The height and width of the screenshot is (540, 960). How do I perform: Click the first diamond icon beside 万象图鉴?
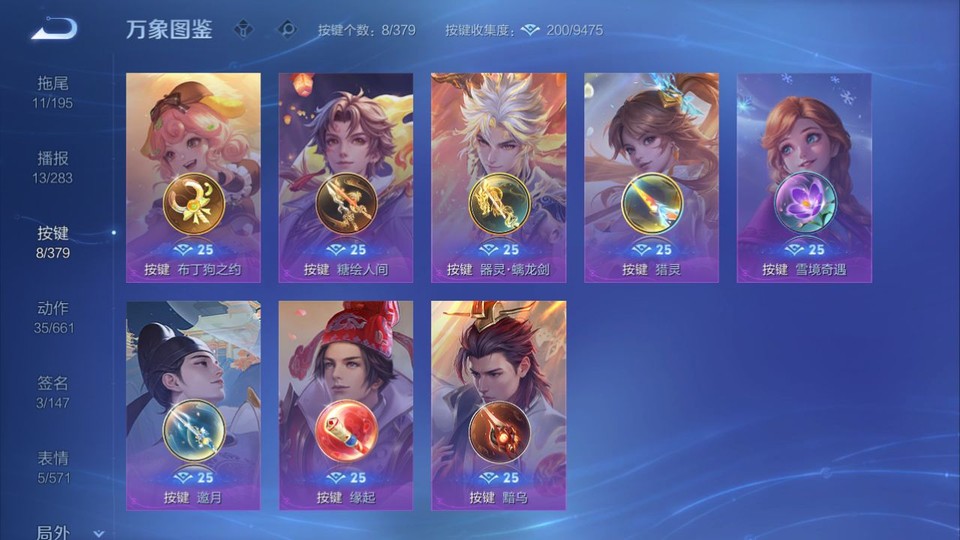(243, 30)
